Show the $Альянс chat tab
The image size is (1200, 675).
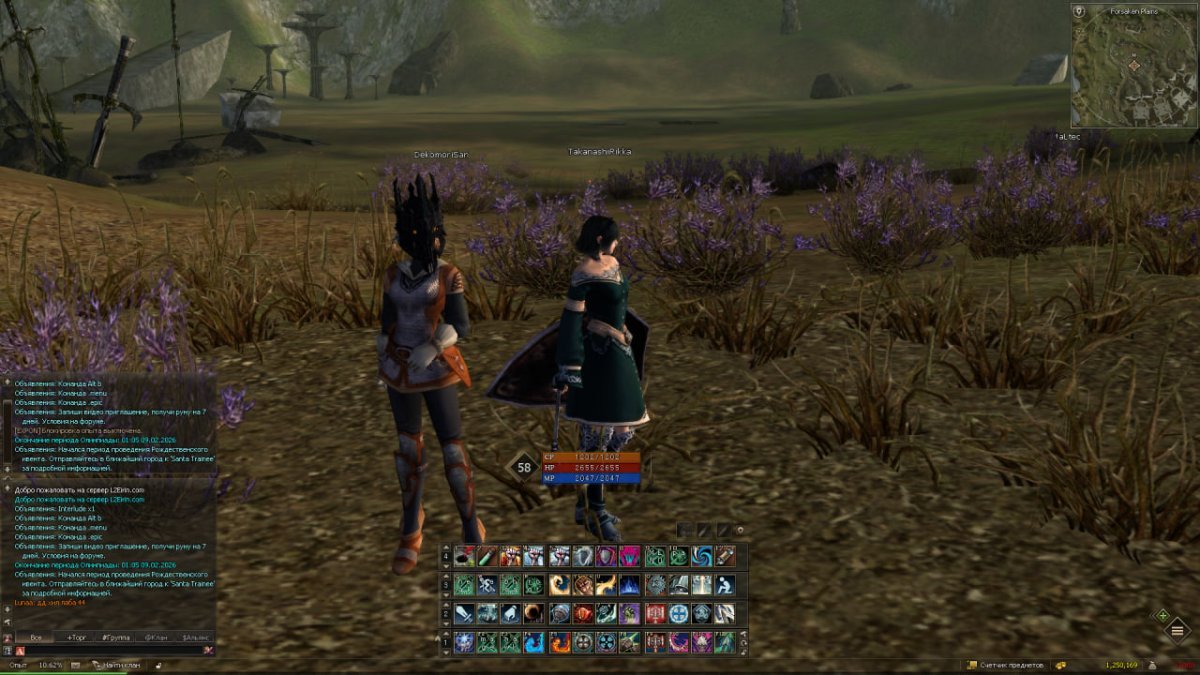(x=195, y=637)
